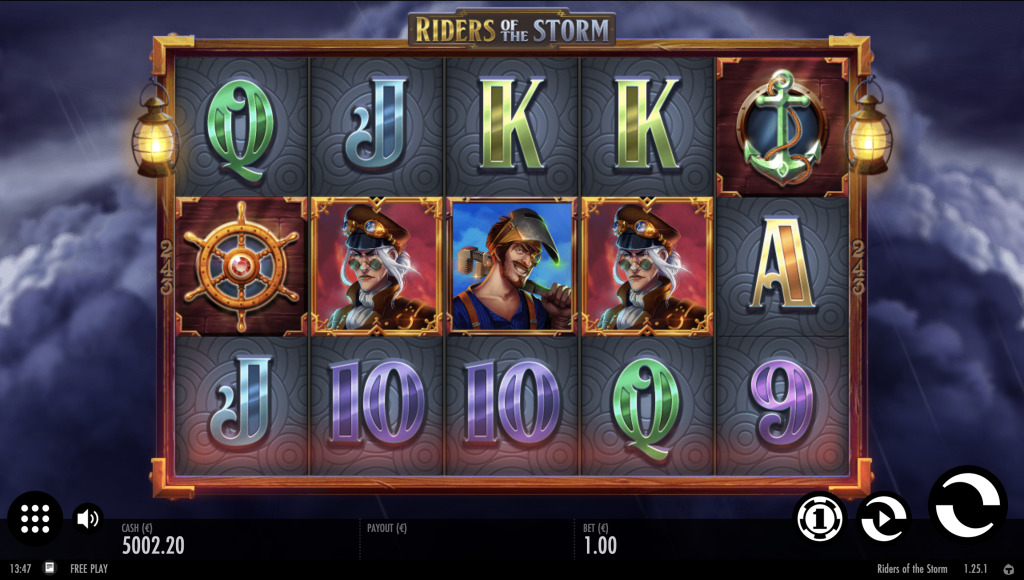Click the small logo icon beside version number
Screen dimensions: 1024x580
1007,569
